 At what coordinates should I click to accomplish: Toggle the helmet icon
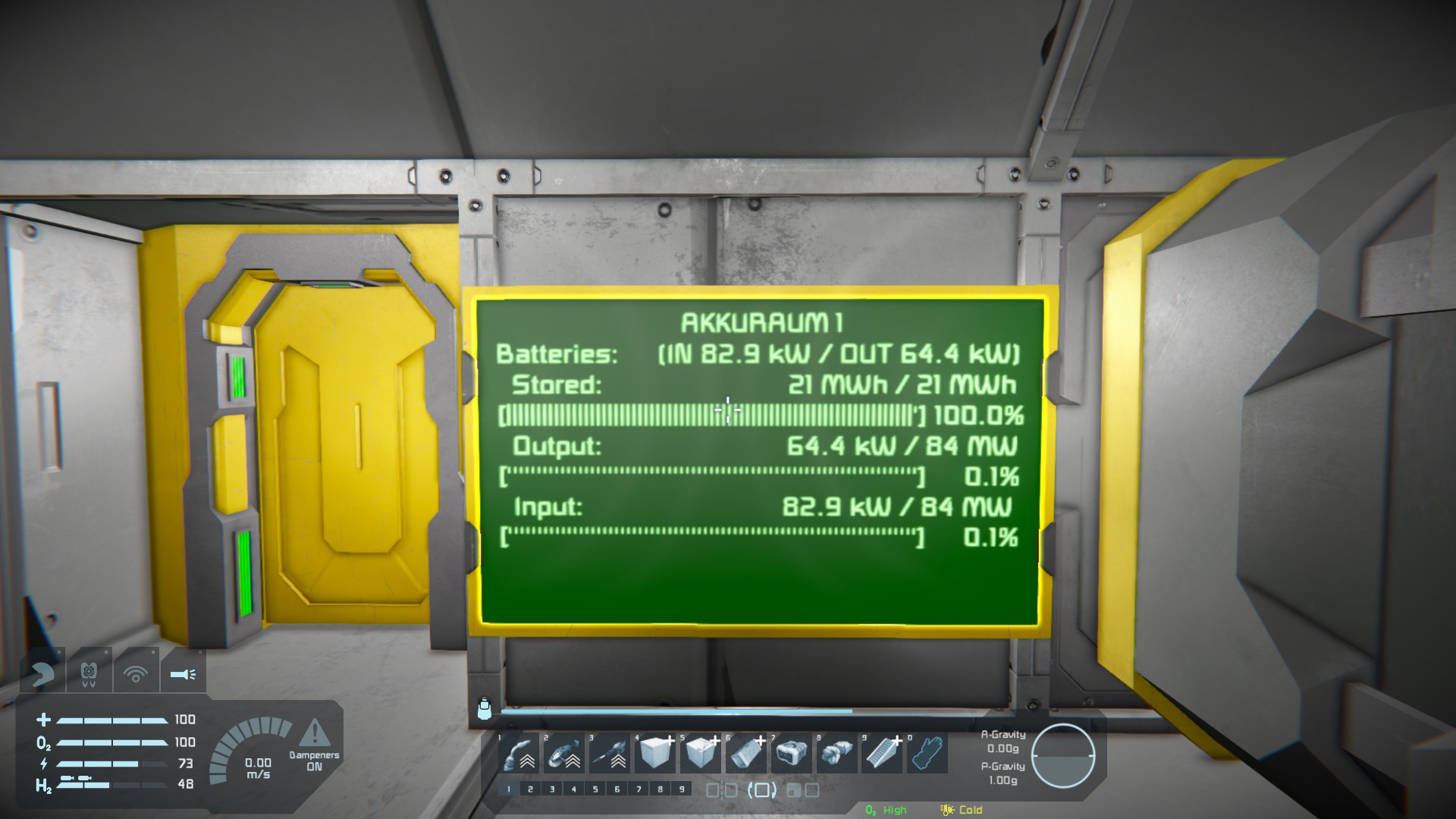coord(42,673)
